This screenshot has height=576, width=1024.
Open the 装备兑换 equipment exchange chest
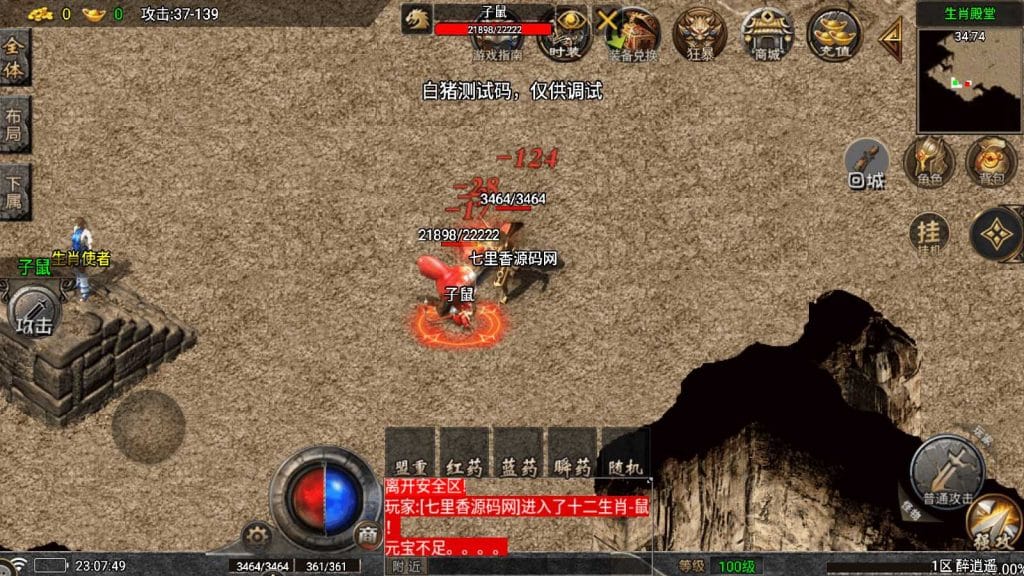pos(633,34)
